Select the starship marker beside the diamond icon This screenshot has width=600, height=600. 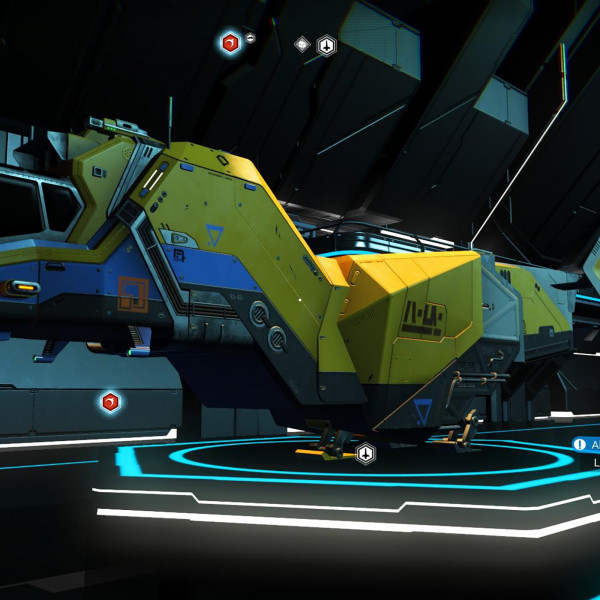[x=327, y=45]
